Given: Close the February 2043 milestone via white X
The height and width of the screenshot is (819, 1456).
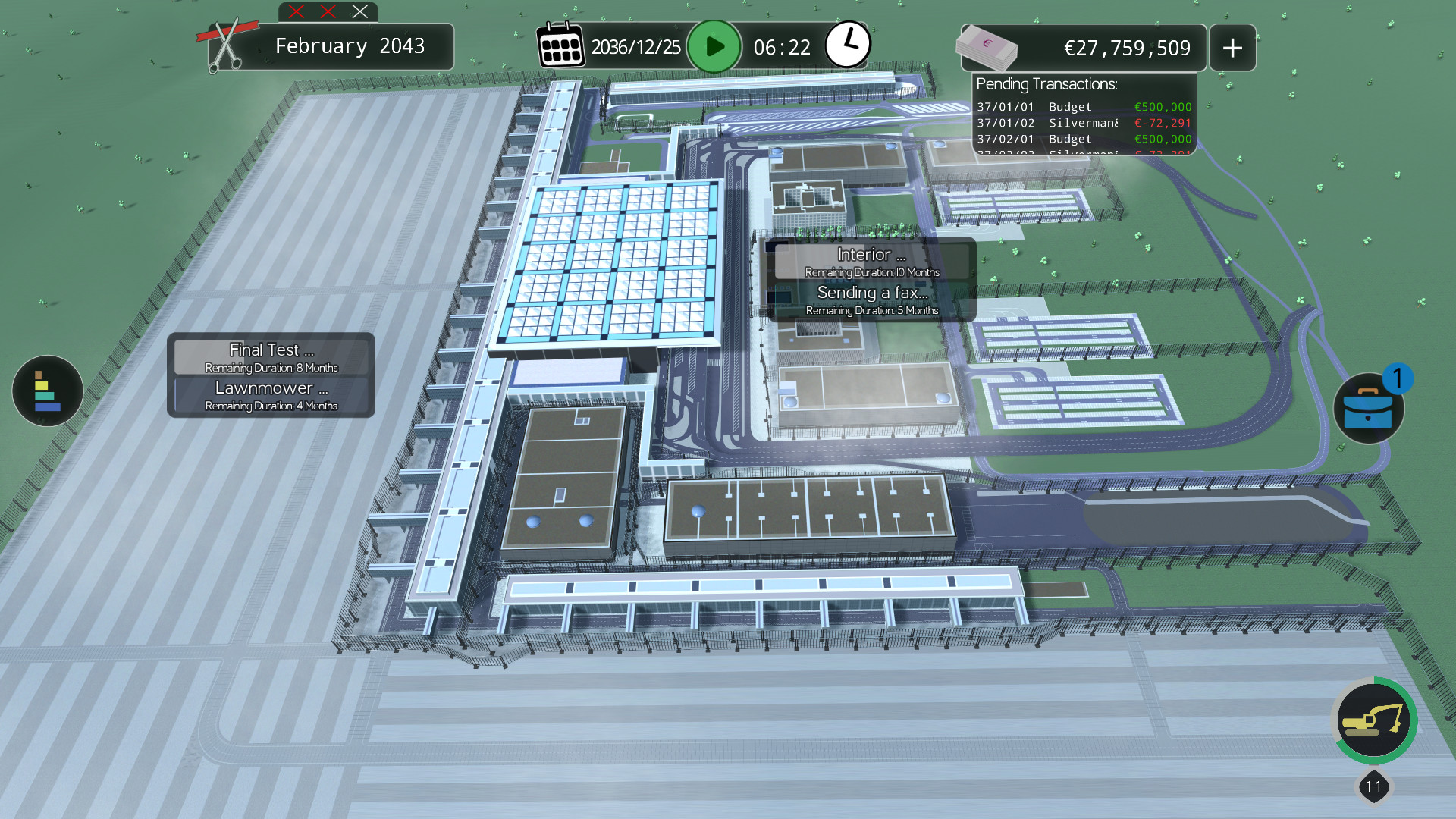Looking at the screenshot, I should pyautogui.click(x=358, y=11).
